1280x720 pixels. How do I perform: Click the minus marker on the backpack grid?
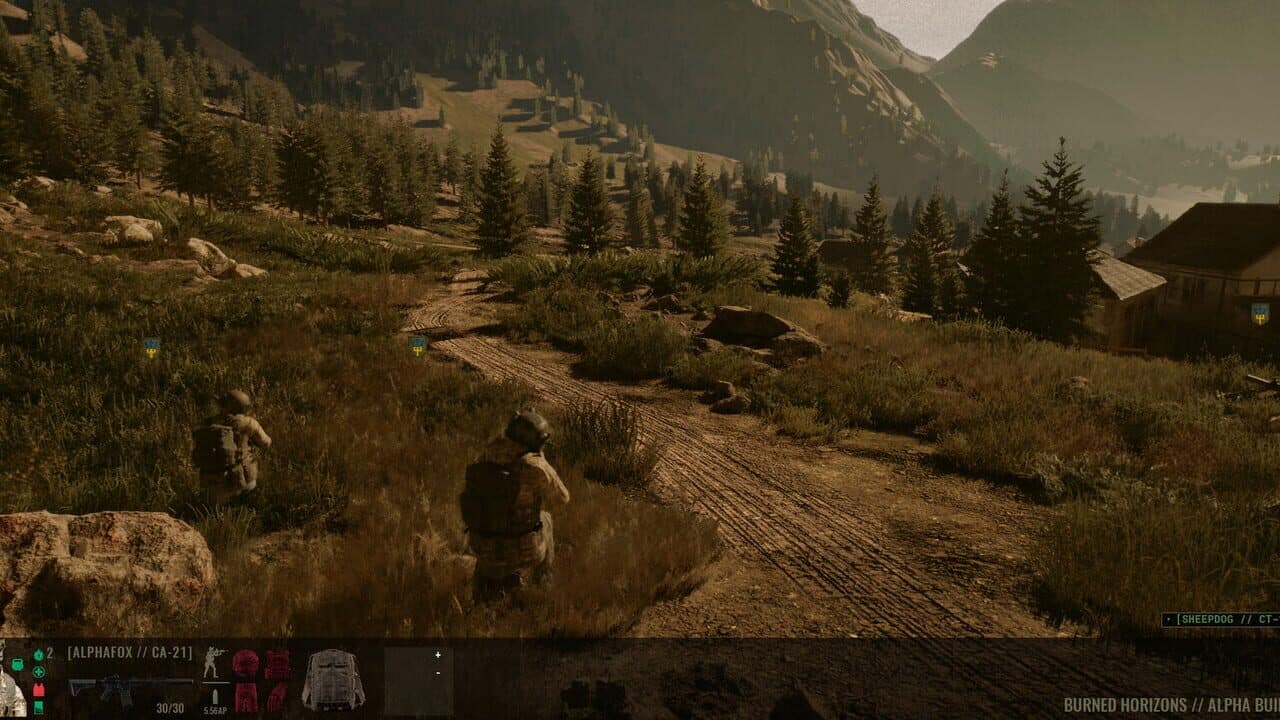(438, 674)
